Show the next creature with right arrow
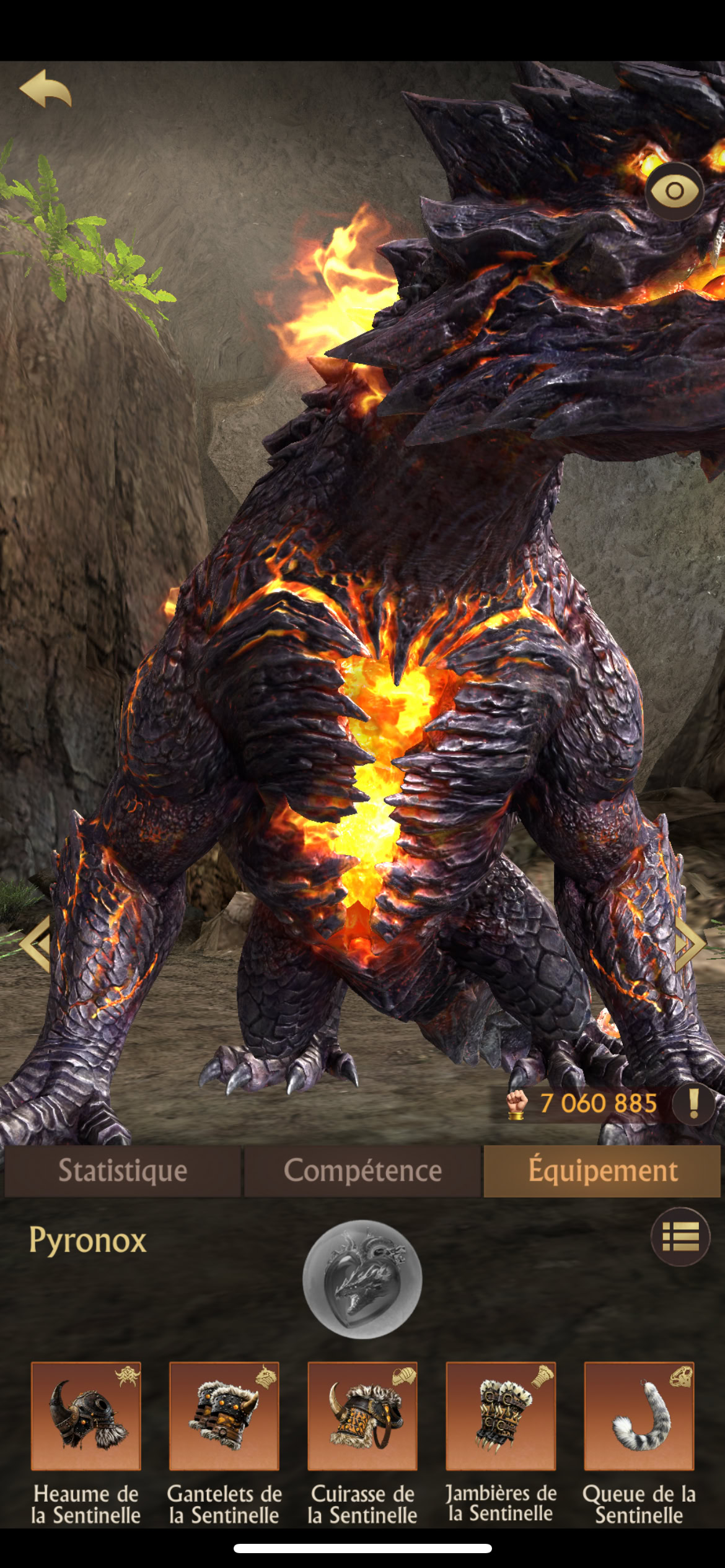This screenshot has height=1568, width=725. click(689, 943)
